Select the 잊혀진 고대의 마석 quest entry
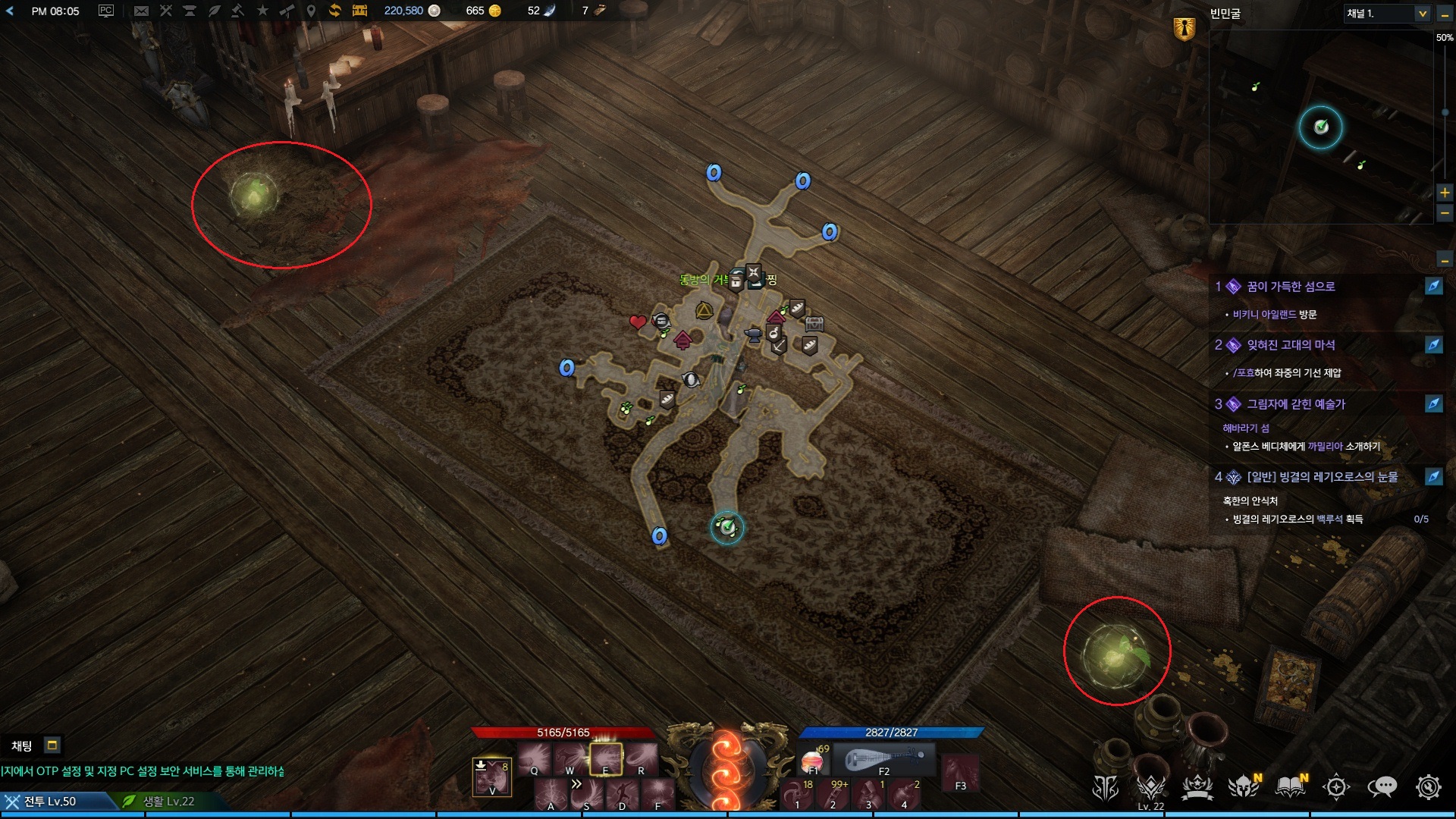Screen dimensions: 1456x819 tap(1291, 345)
